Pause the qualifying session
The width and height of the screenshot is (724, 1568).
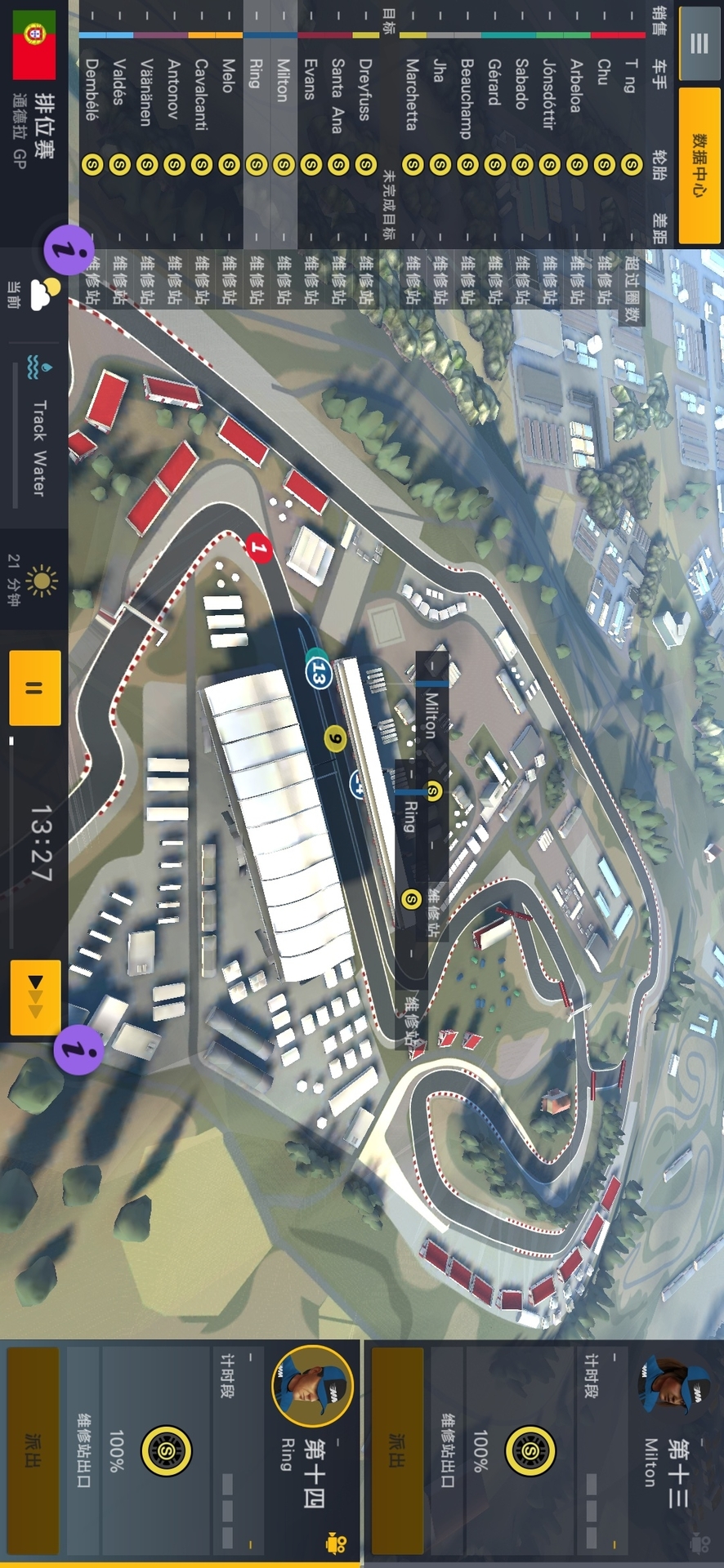[34, 688]
